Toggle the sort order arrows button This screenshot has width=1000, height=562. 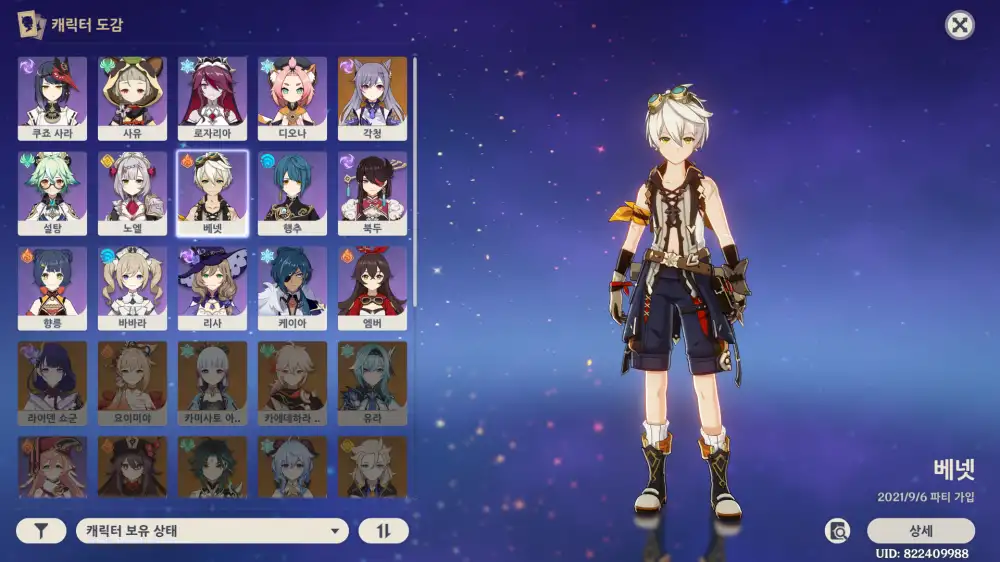click(x=383, y=531)
